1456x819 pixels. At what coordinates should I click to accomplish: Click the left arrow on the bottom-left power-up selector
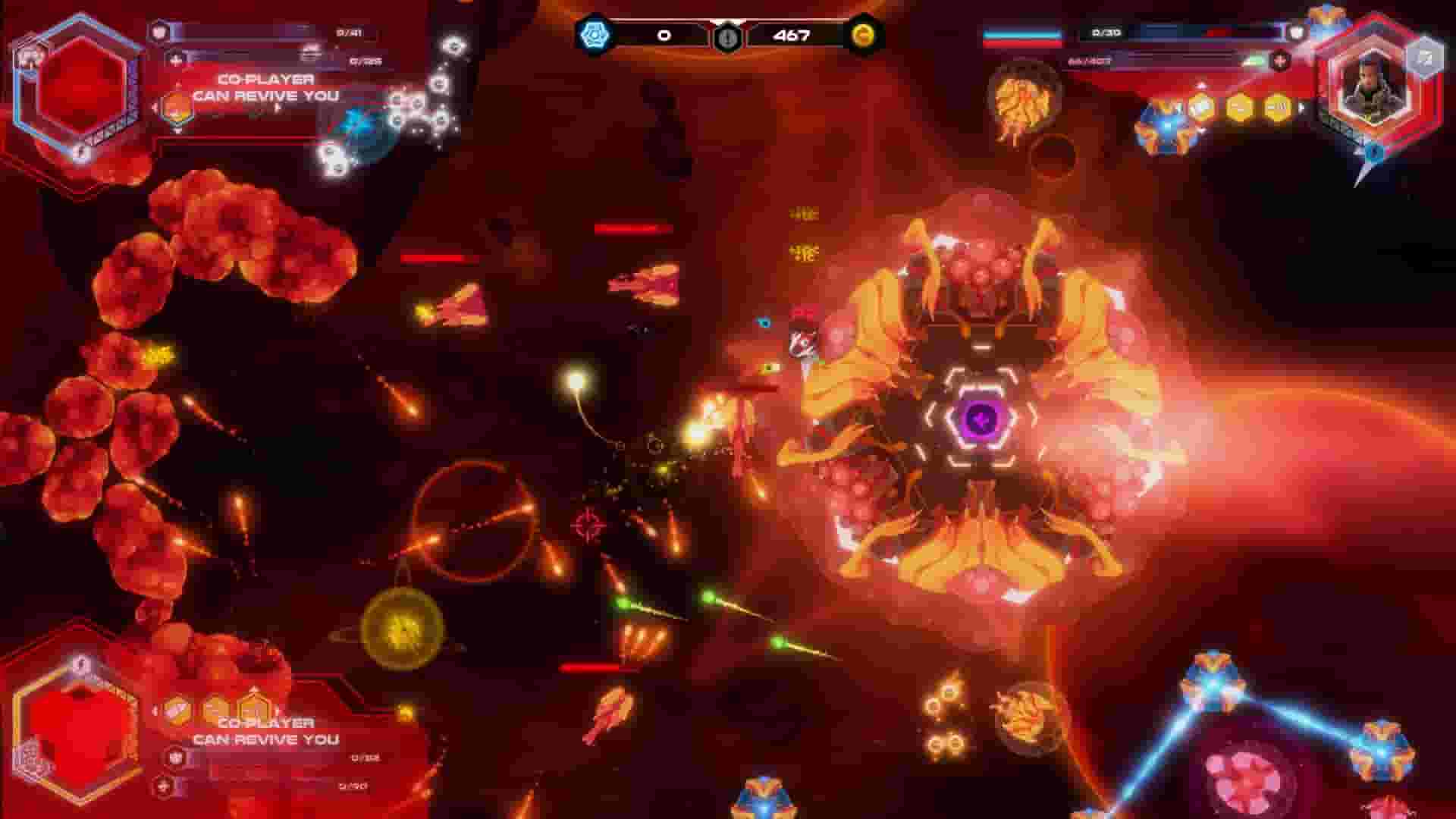coord(156,710)
